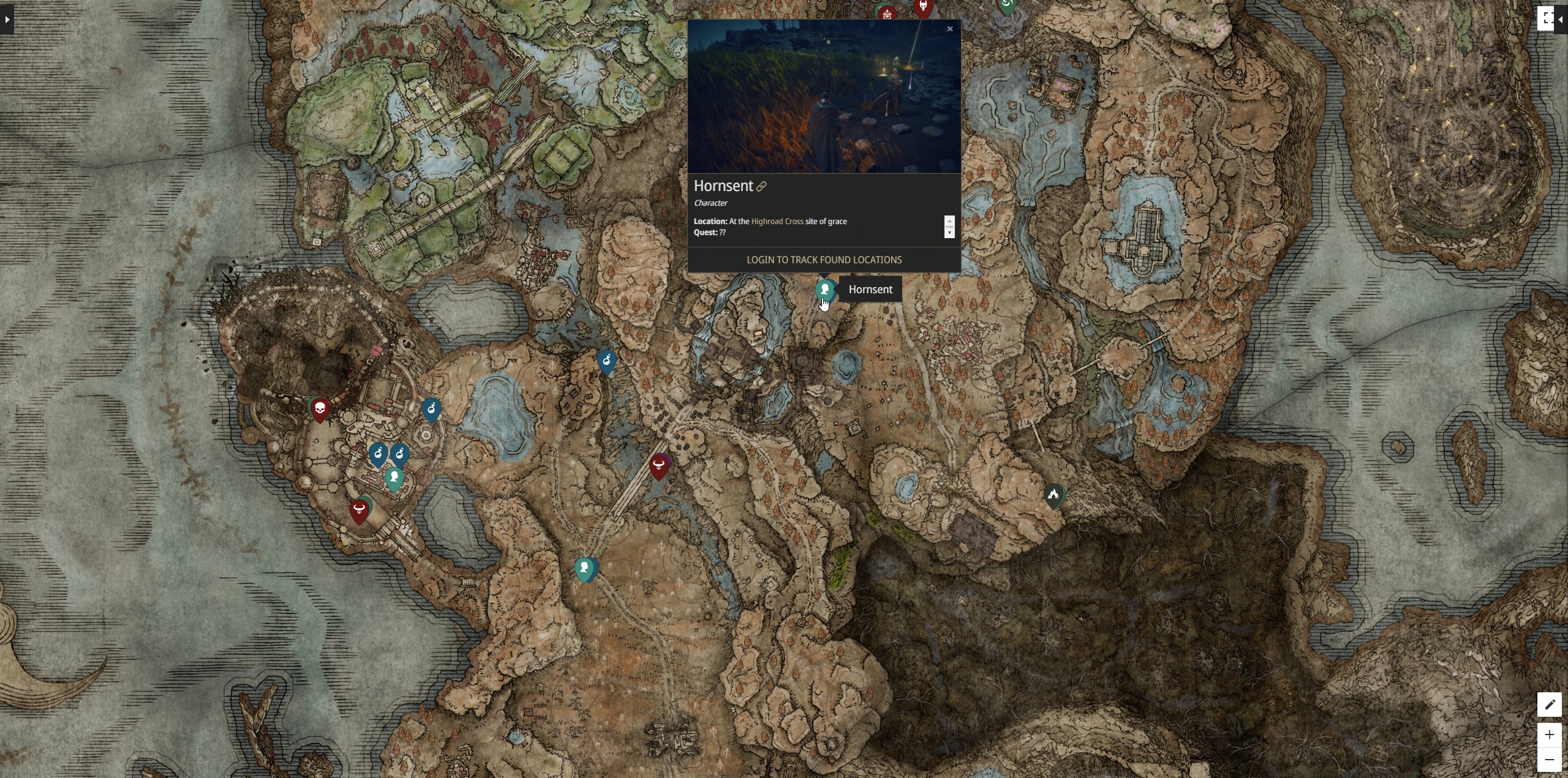This screenshot has width=1568, height=778.
Task: Toggle fullscreen mode in the top-right corner
Action: (1547, 17)
